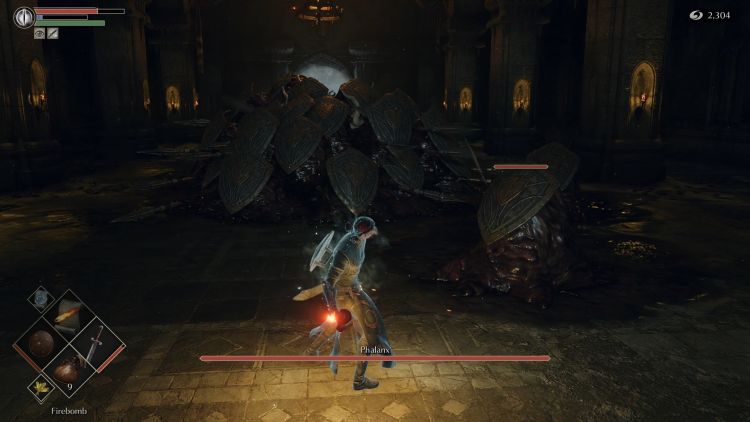
Task: Click the small golden leaf slot
Action: pos(42,385)
